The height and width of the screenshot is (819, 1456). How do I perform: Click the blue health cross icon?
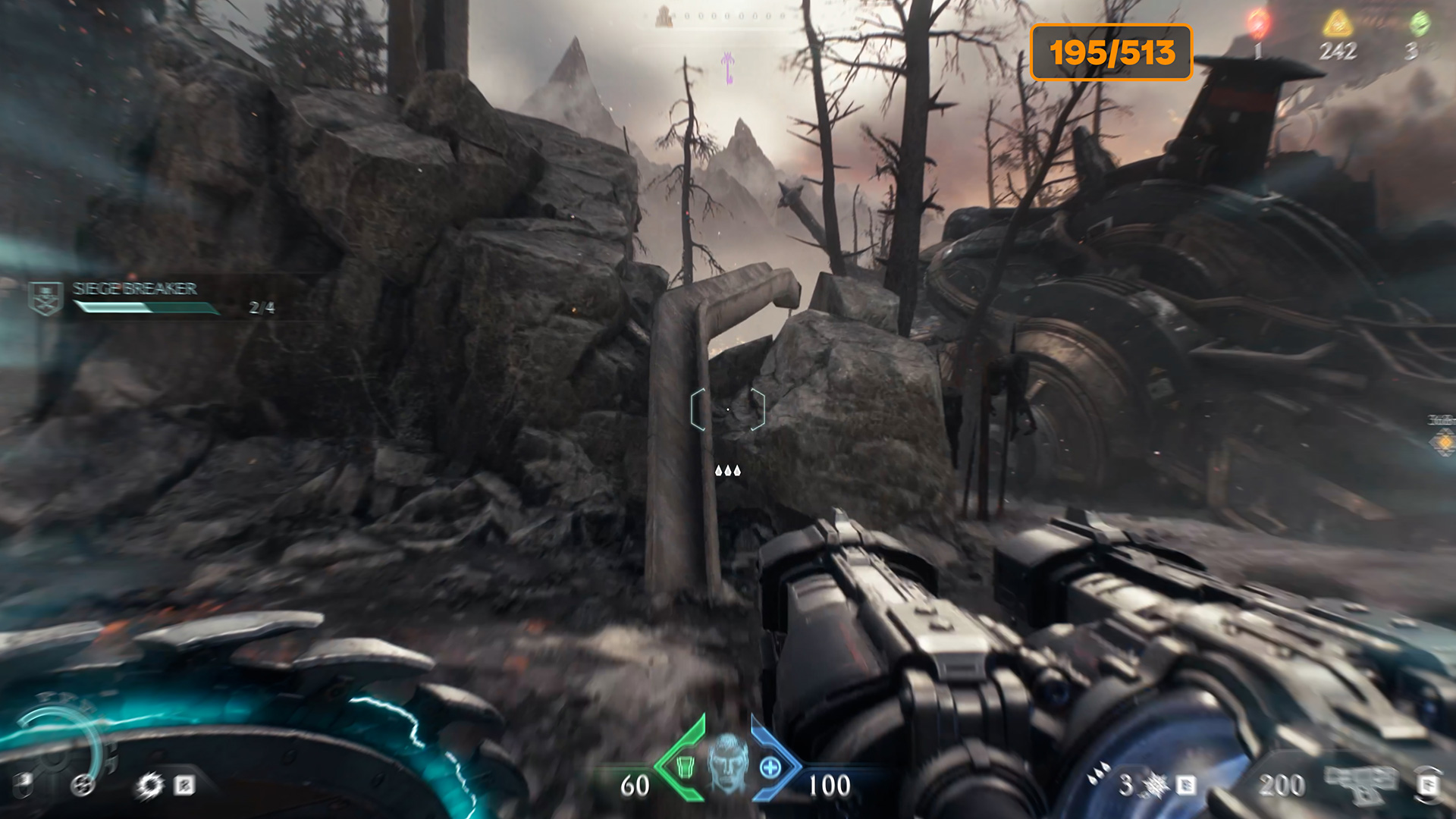770,767
